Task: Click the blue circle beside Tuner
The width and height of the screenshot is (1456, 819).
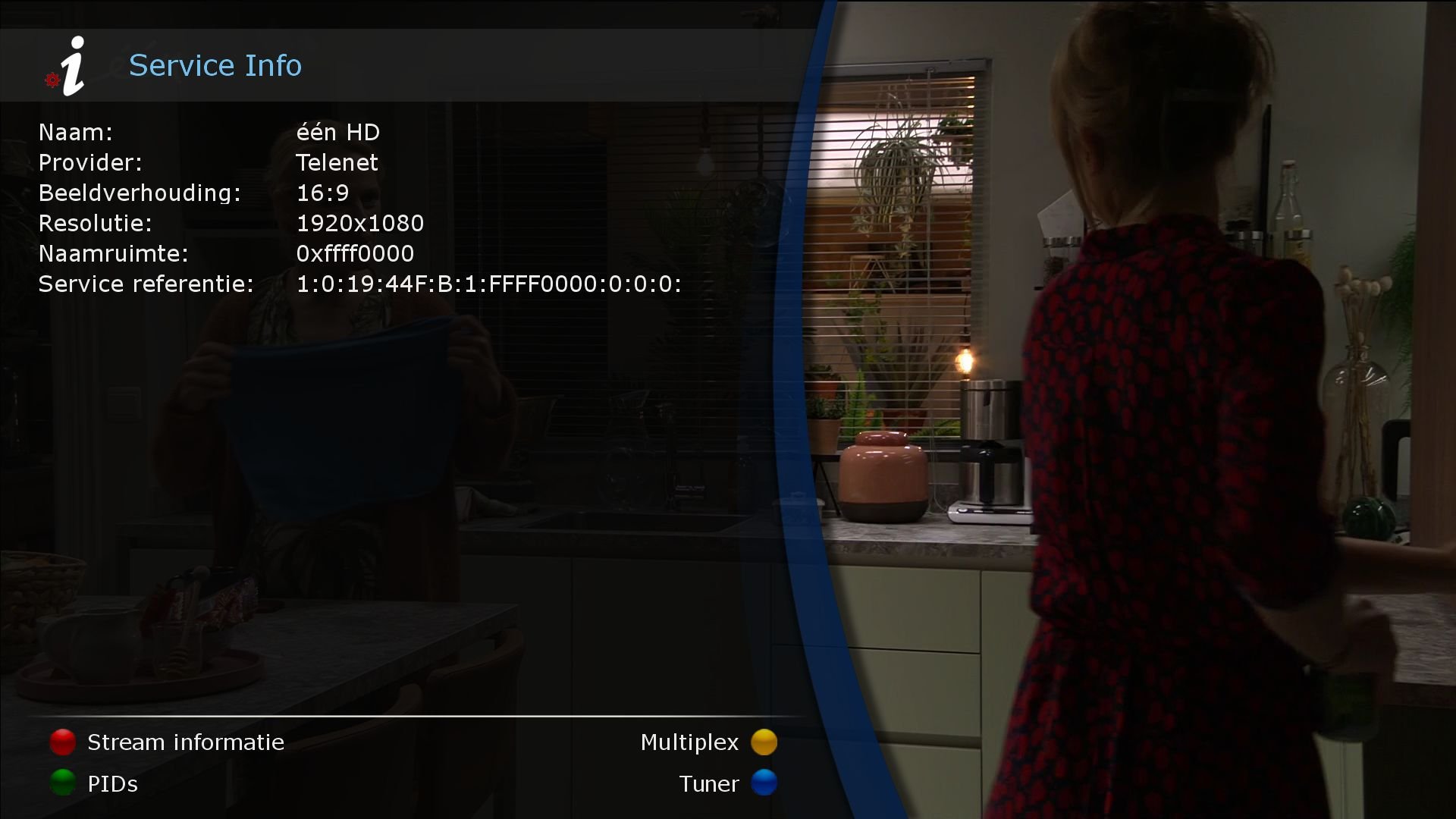Action: pyautogui.click(x=765, y=783)
